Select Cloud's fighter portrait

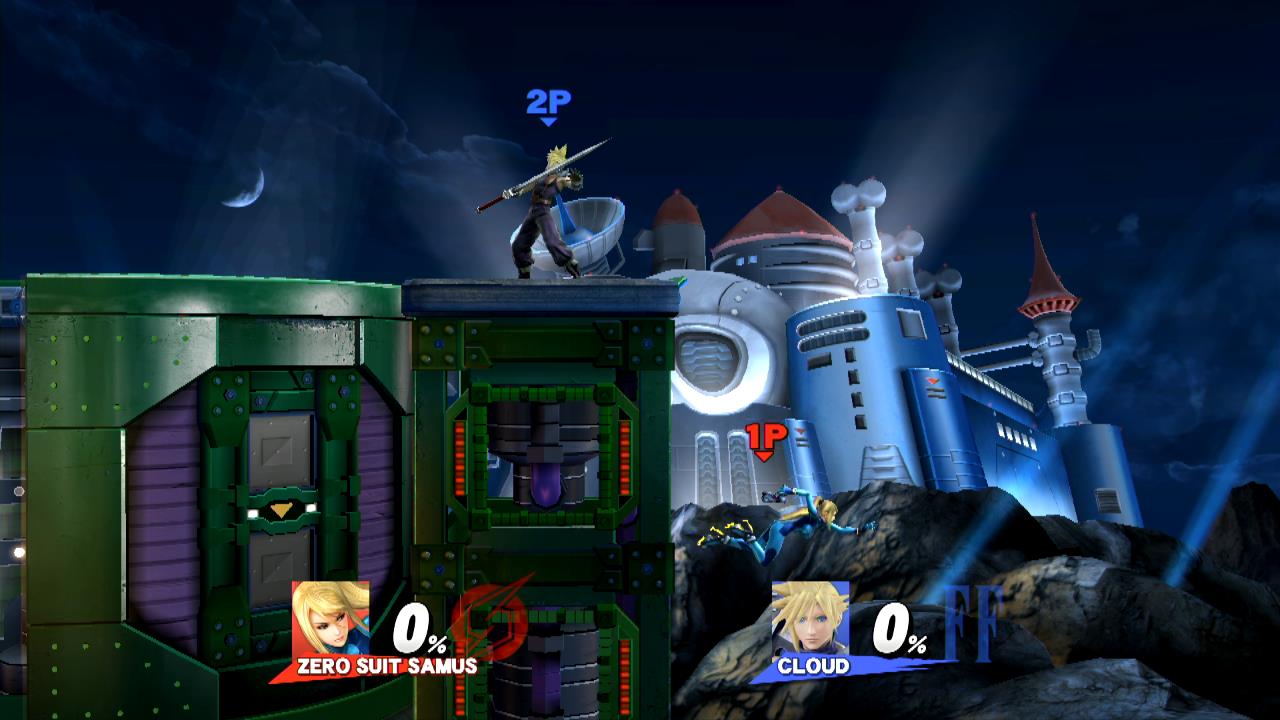pyautogui.click(x=810, y=620)
